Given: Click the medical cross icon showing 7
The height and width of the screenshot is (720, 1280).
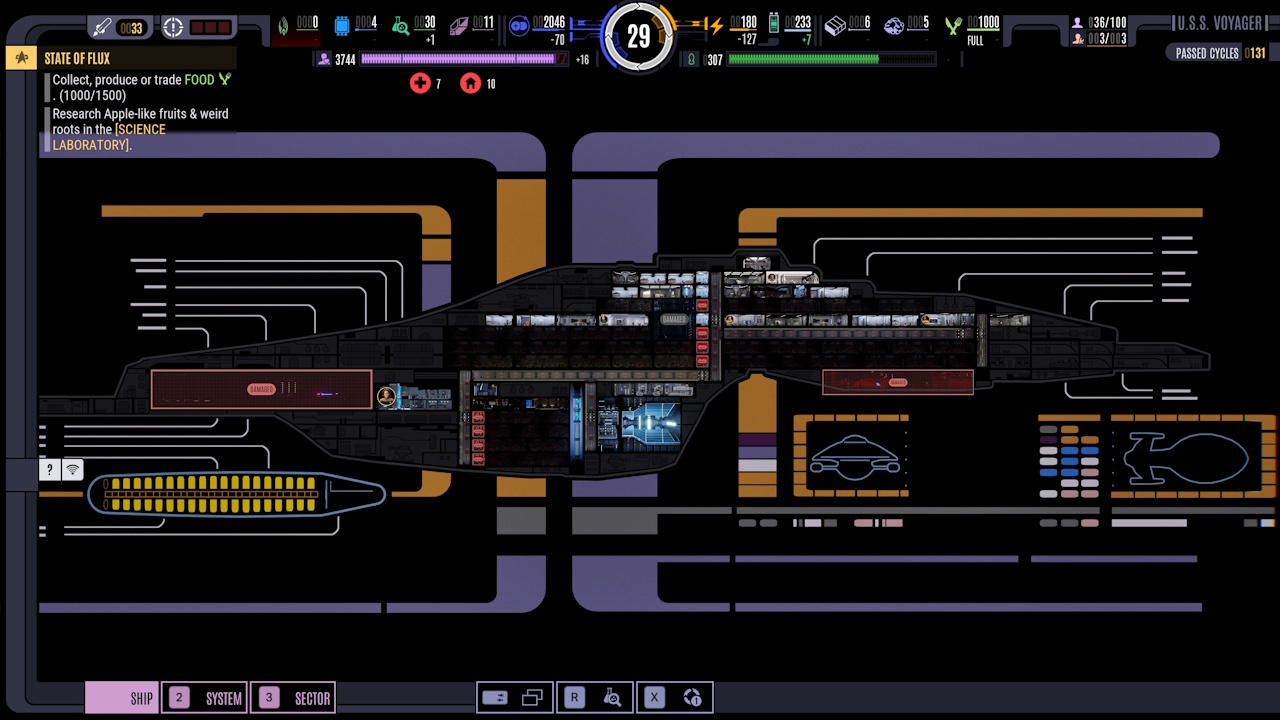Looking at the screenshot, I should [421, 83].
